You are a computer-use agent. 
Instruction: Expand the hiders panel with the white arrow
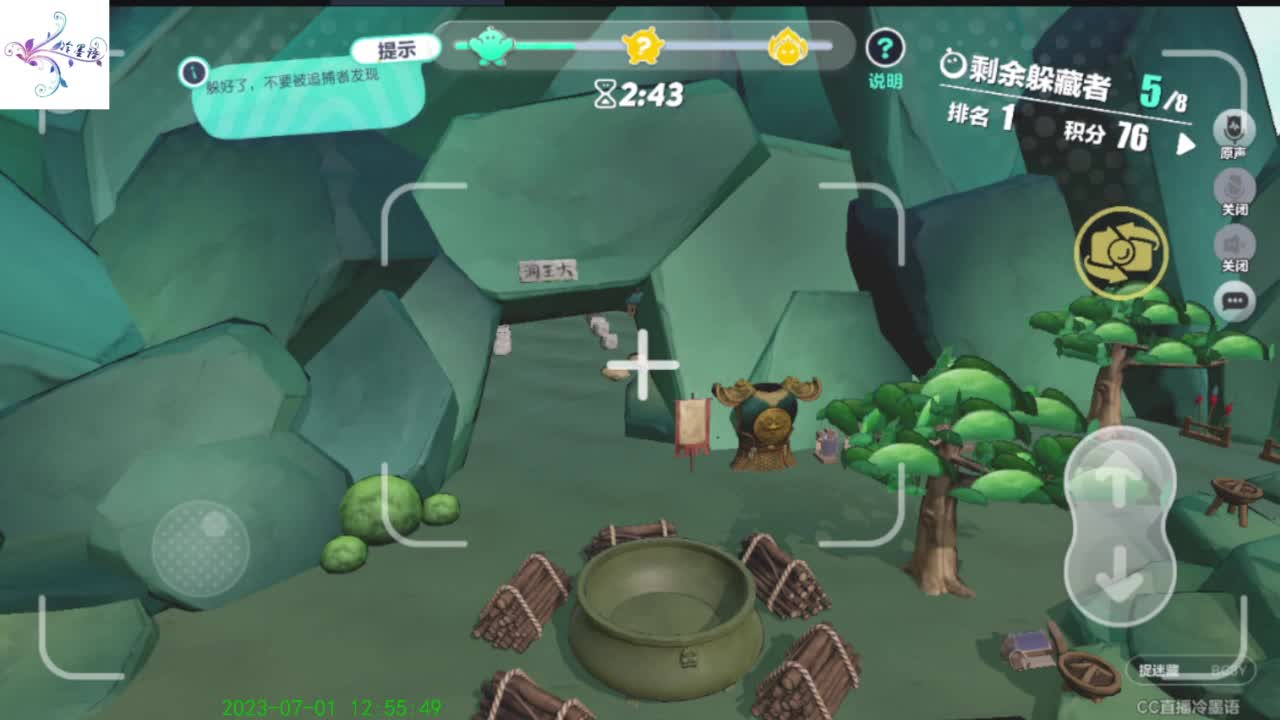click(x=1186, y=143)
